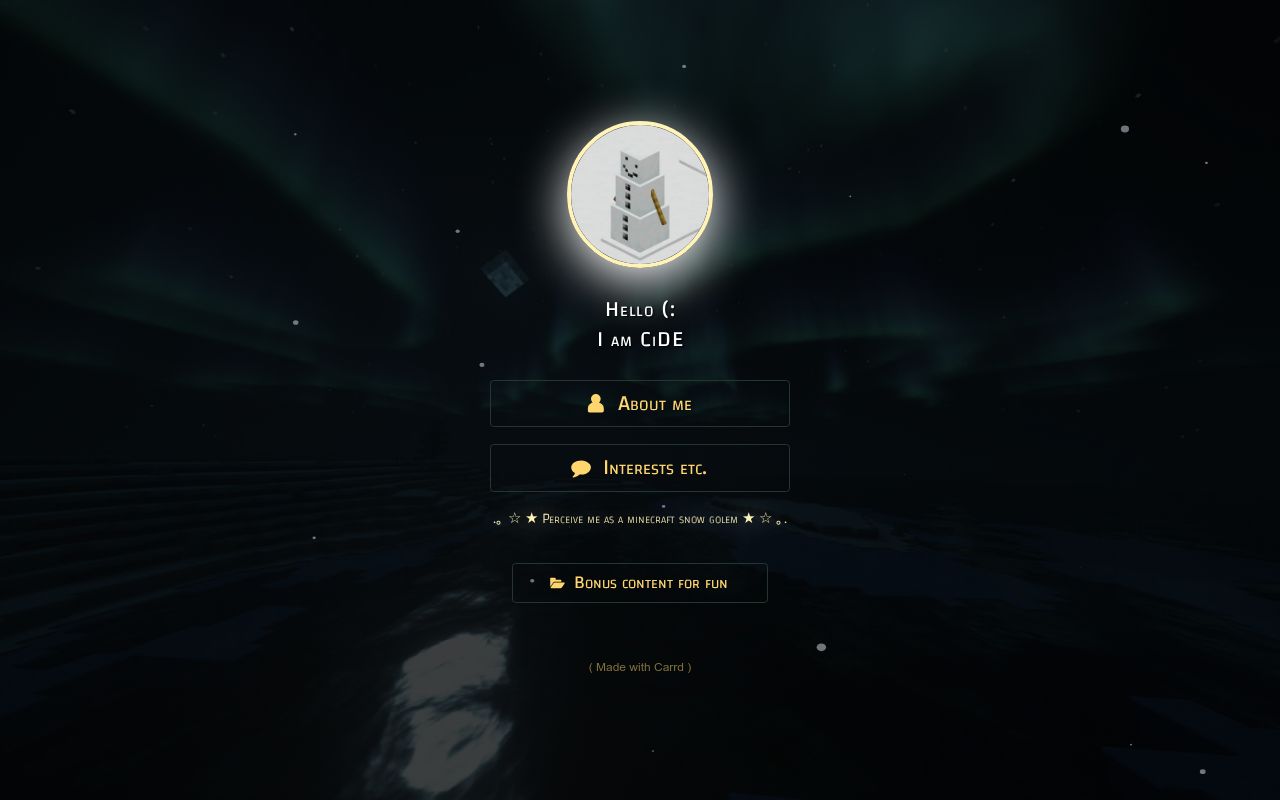Show the Interests etc. page
Viewport: 1280px width, 800px height.
tap(640, 468)
